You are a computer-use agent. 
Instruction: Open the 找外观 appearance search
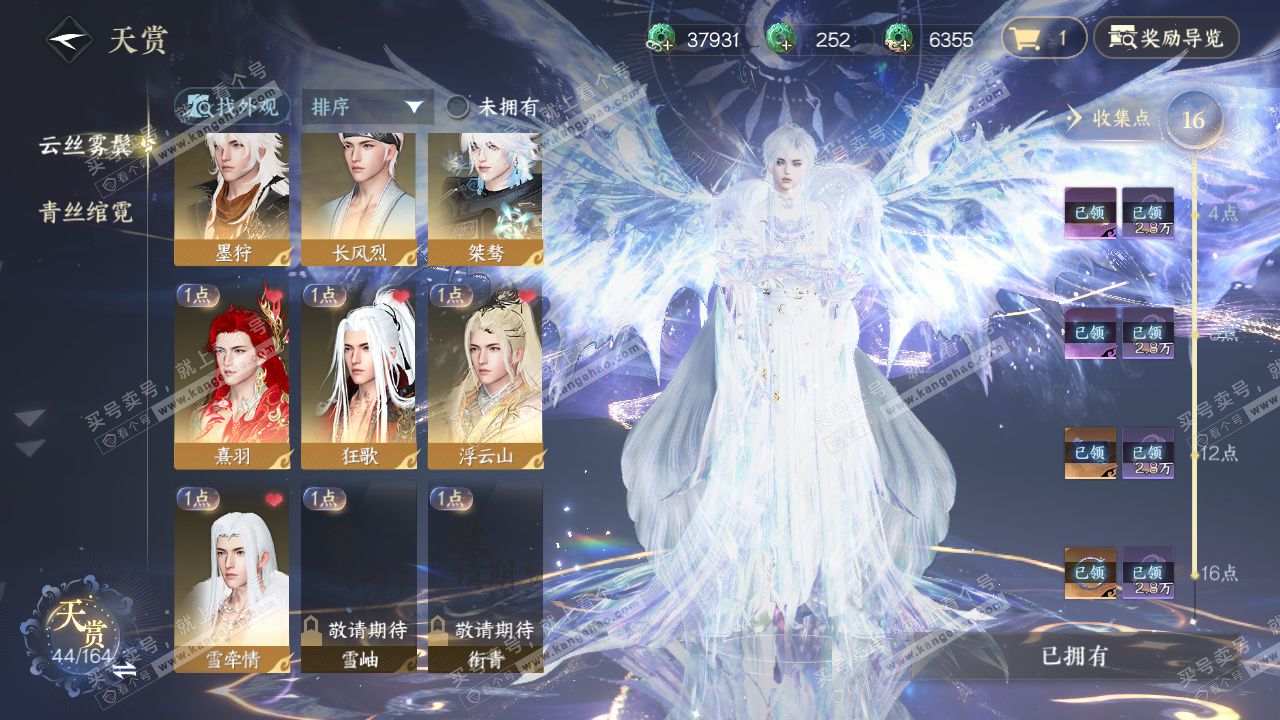[233, 107]
